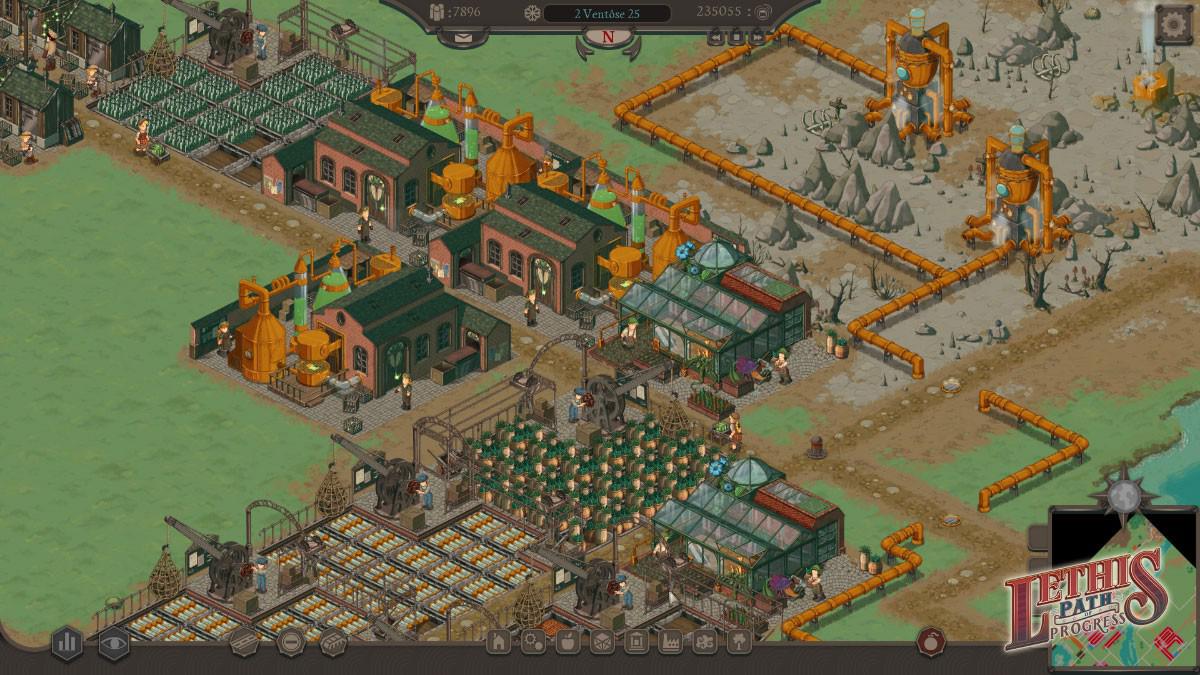Open the house building category
1200x675 pixels.
[499, 642]
